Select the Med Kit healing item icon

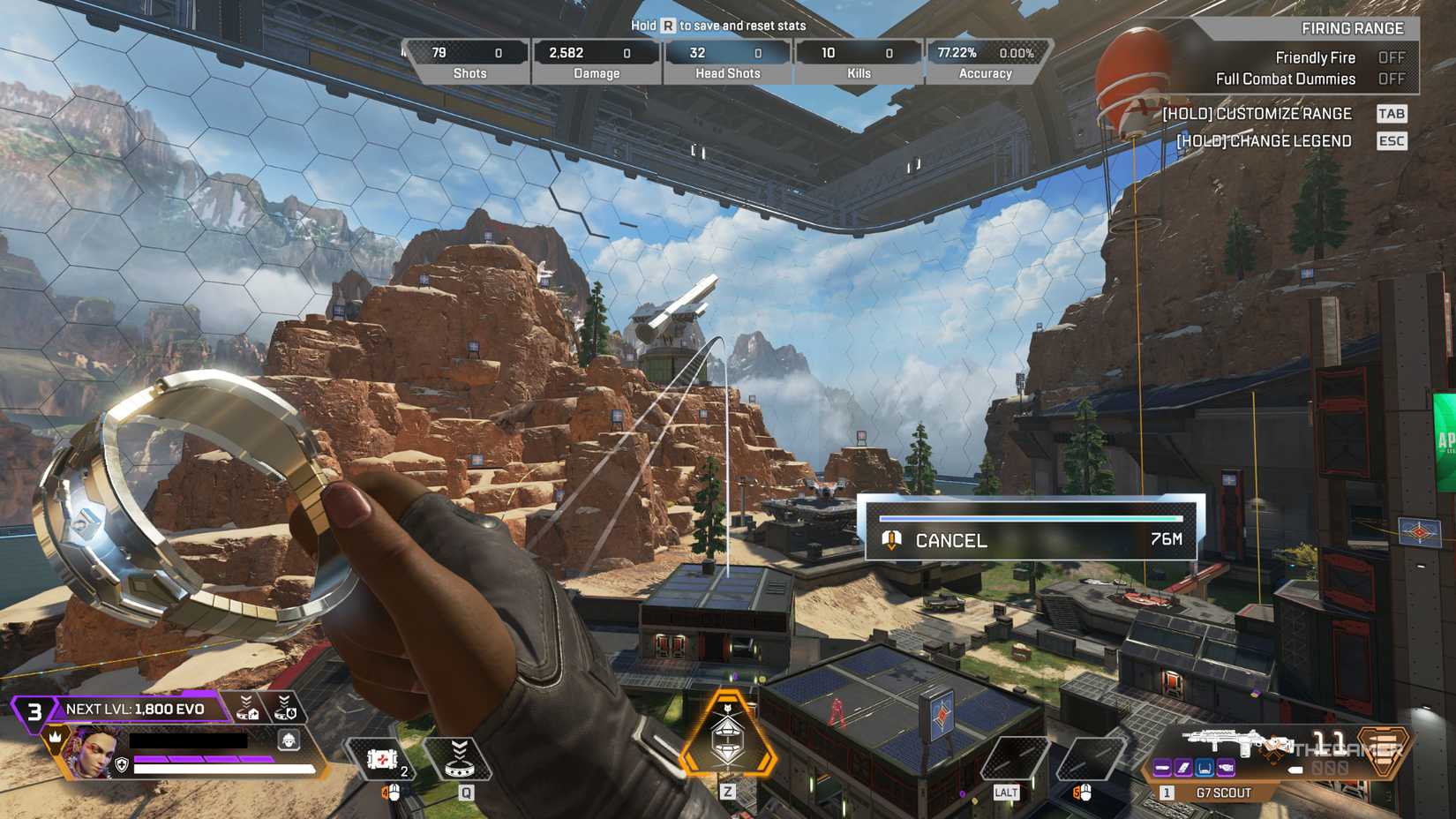pyautogui.click(x=381, y=760)
